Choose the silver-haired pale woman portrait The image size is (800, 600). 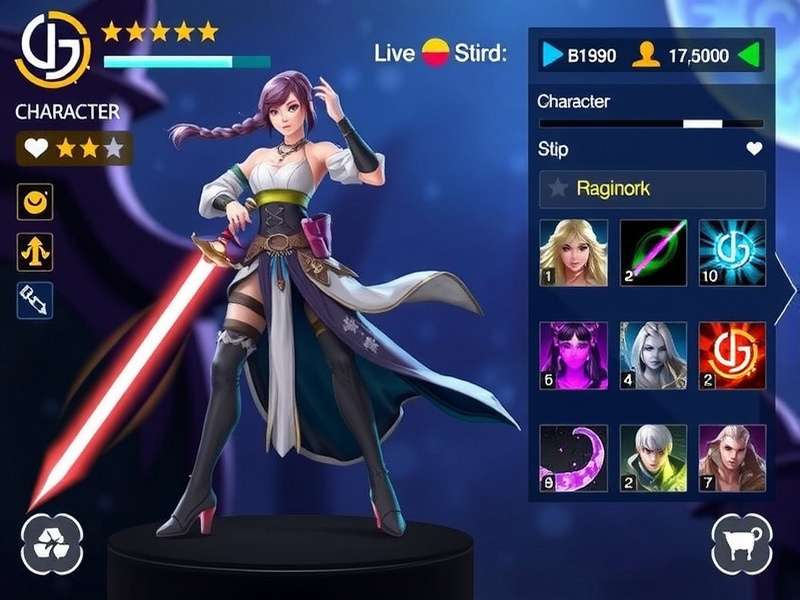tap(653, 355)
